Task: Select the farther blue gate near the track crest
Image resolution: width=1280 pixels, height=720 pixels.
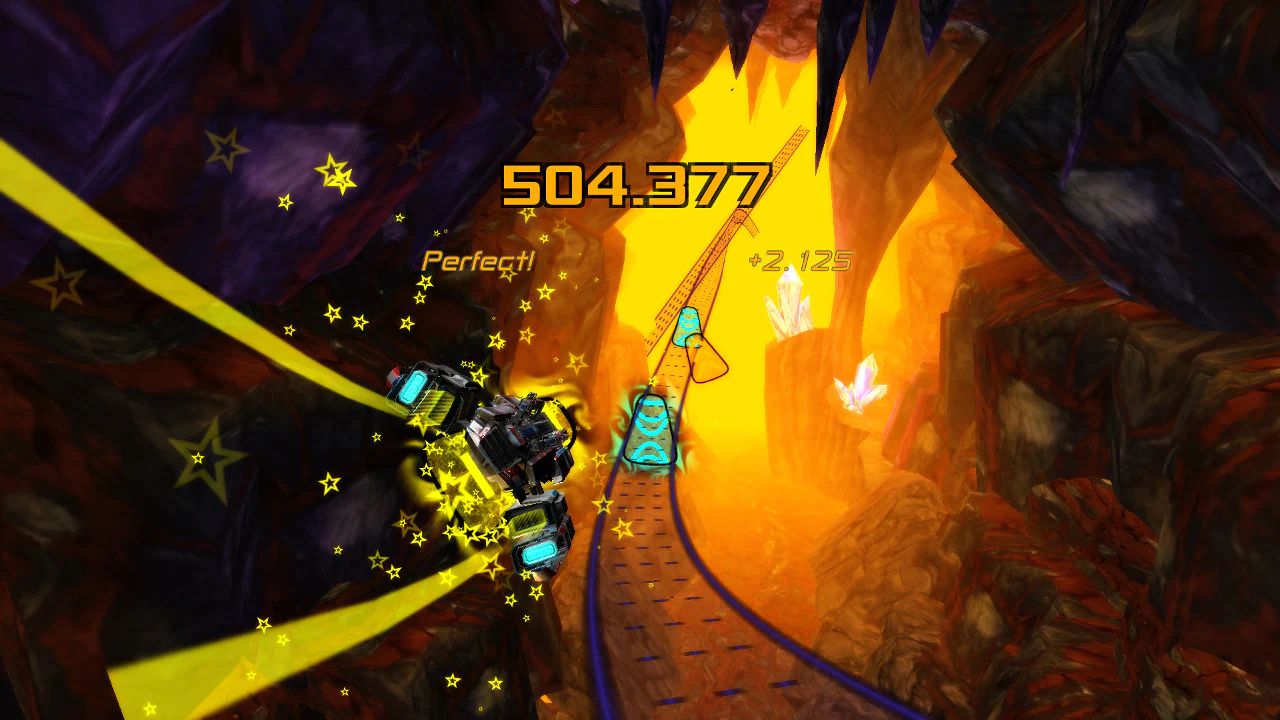Action: click(x=689, y=328)
